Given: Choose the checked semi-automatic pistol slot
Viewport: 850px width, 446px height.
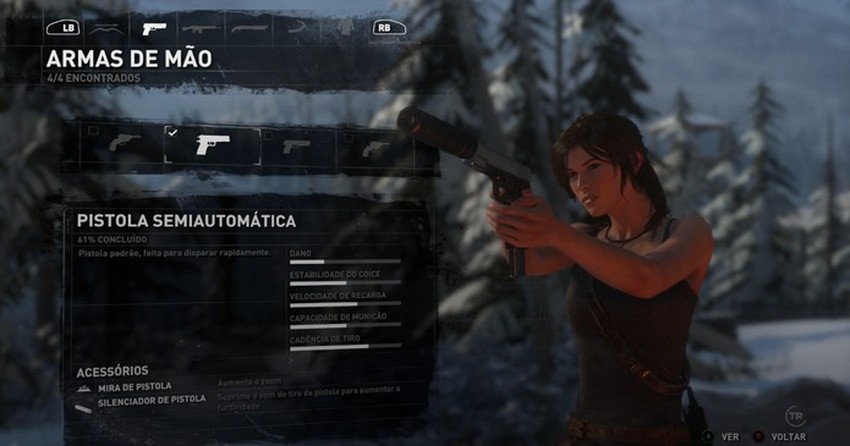Looking at the screenshot, I should click(x=212, y=145).
